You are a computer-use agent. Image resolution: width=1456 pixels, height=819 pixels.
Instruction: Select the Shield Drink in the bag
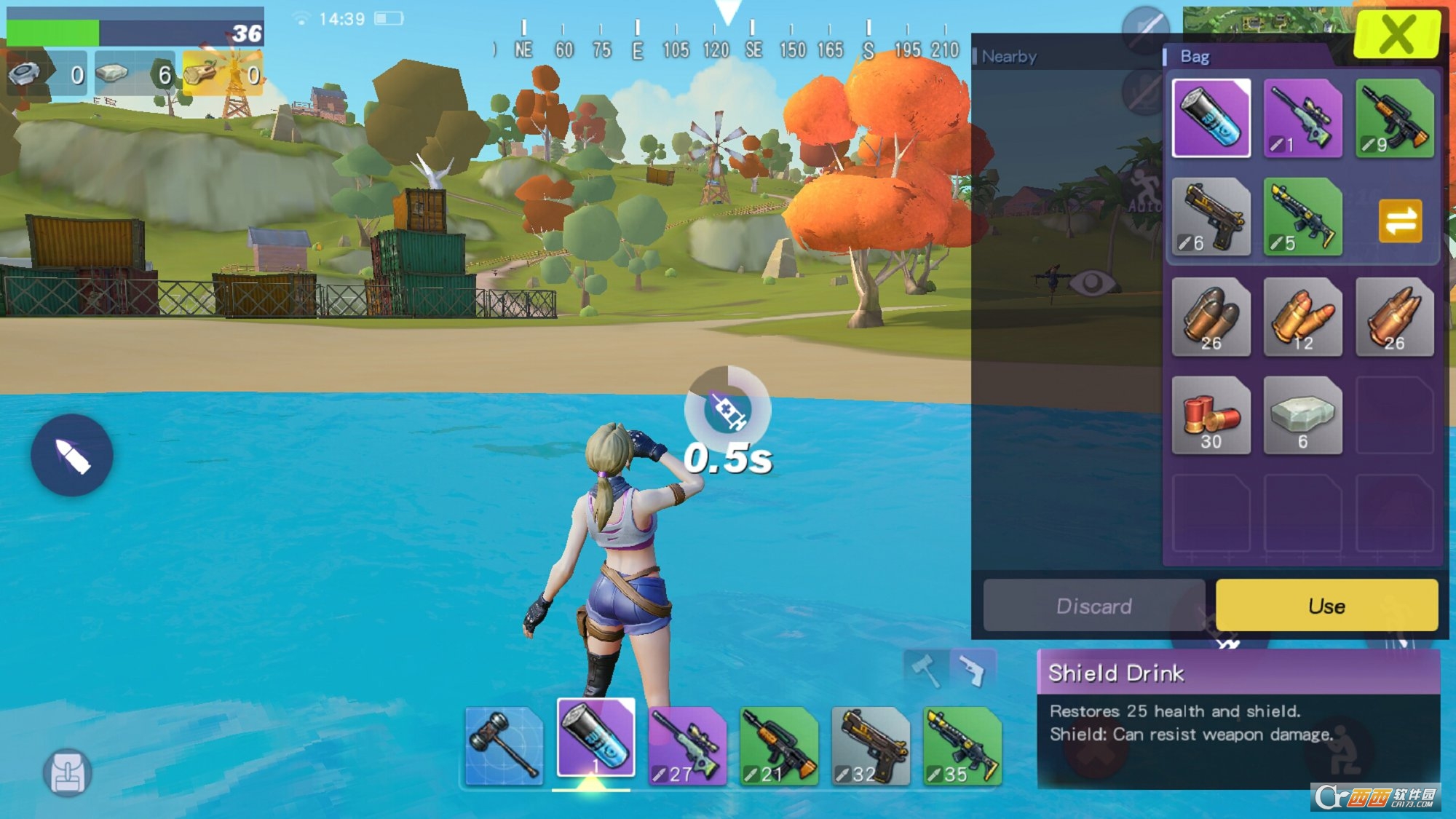point(1211,118)
